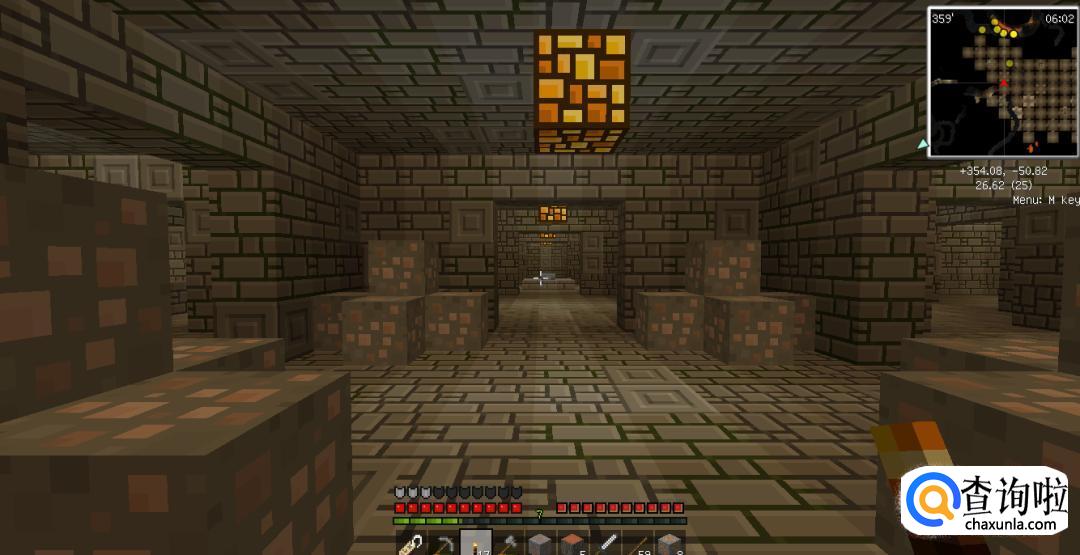
Task: Choose the ore block stack of 8
Action: coord(669,543)
